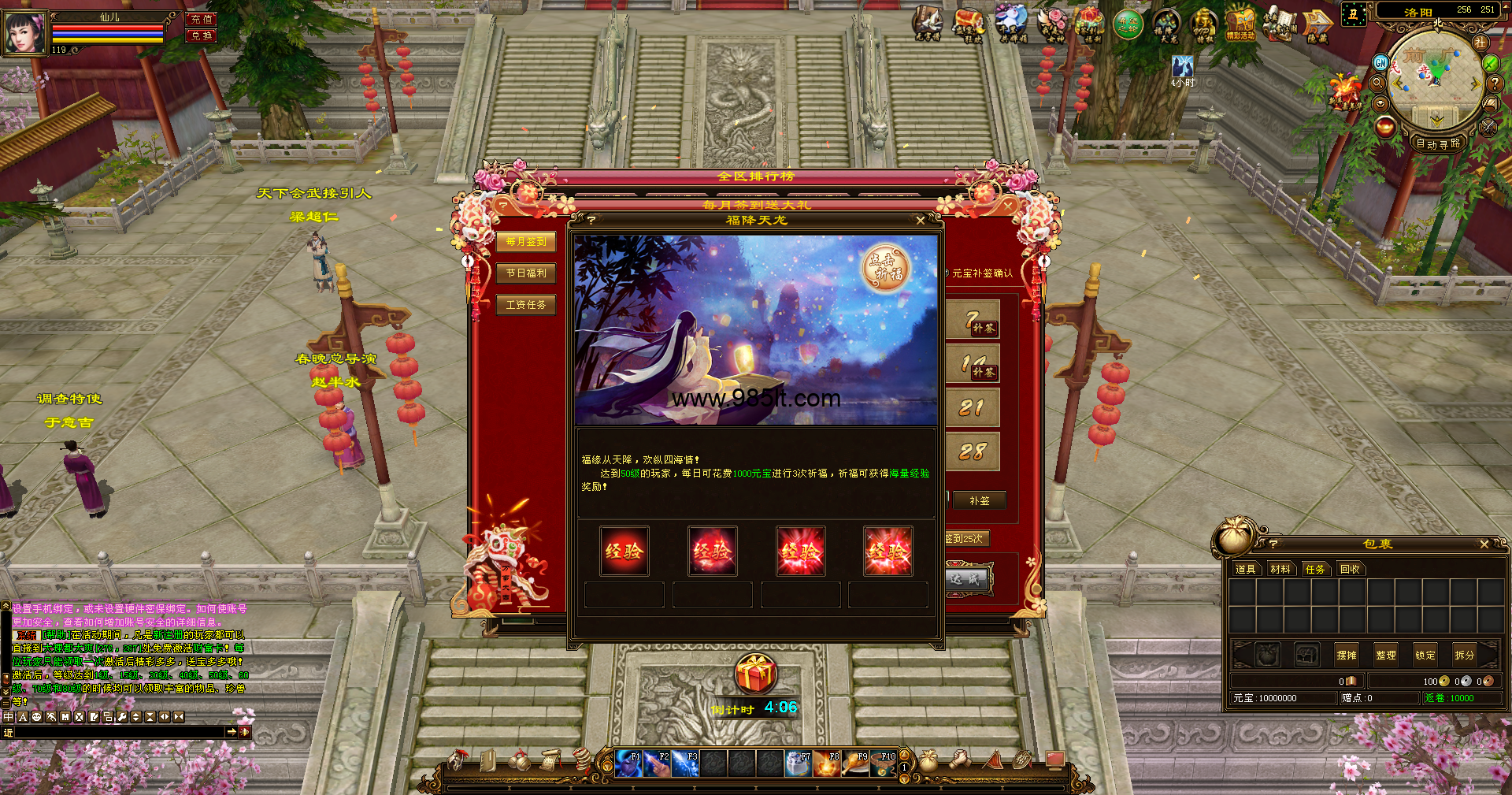Click the 充值 recharge button
Screen dimensions: 1512x795
[202, 19]
